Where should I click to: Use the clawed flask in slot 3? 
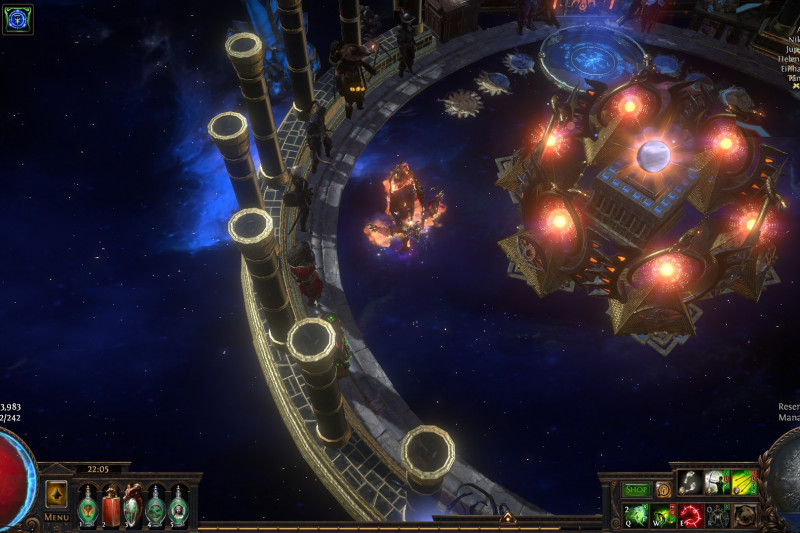click(132, 505)
